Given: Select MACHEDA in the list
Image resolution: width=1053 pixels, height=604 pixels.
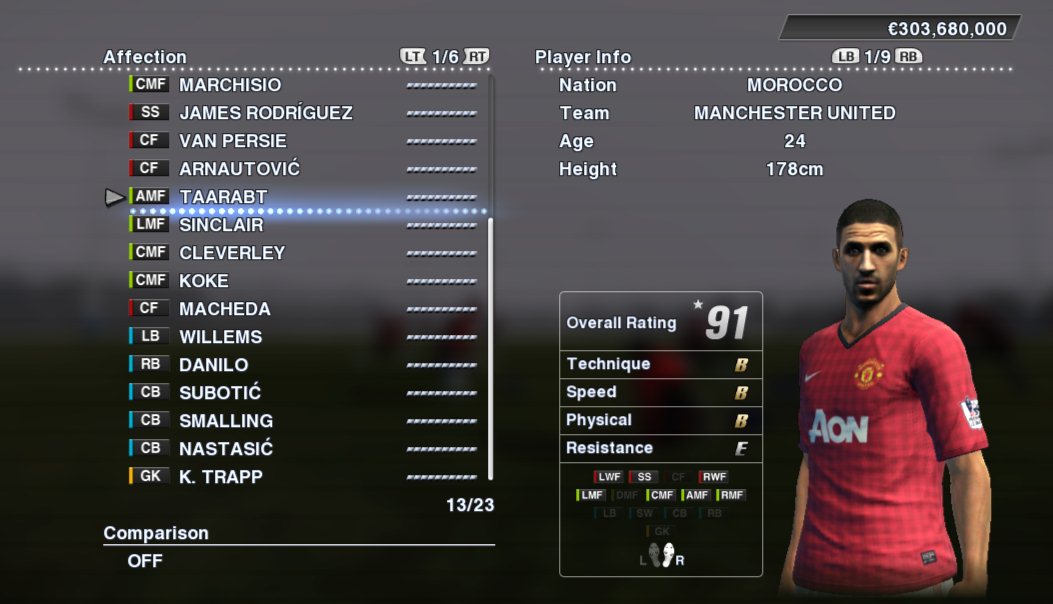Looking at the screenshot, I should [x=224, y=309].
